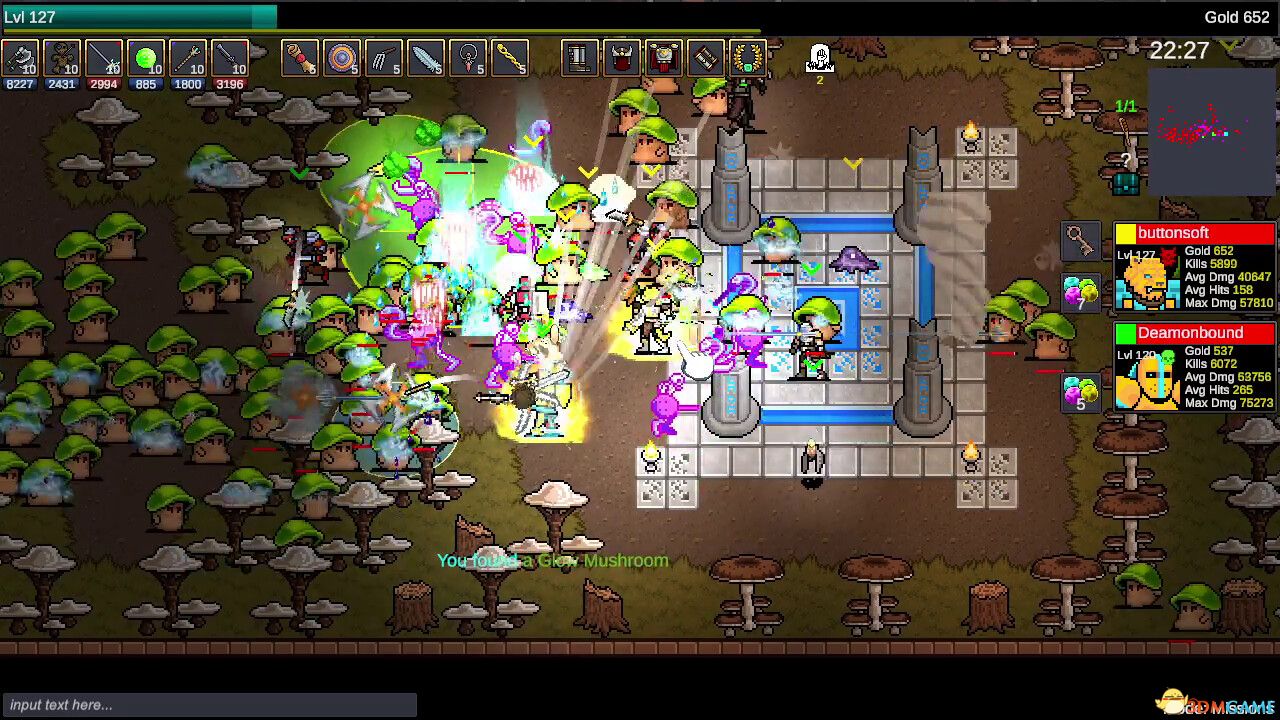This screenshot has width=1280, height=720.
Task: Select the golden staff weapon slot
Action: point(188,58)
